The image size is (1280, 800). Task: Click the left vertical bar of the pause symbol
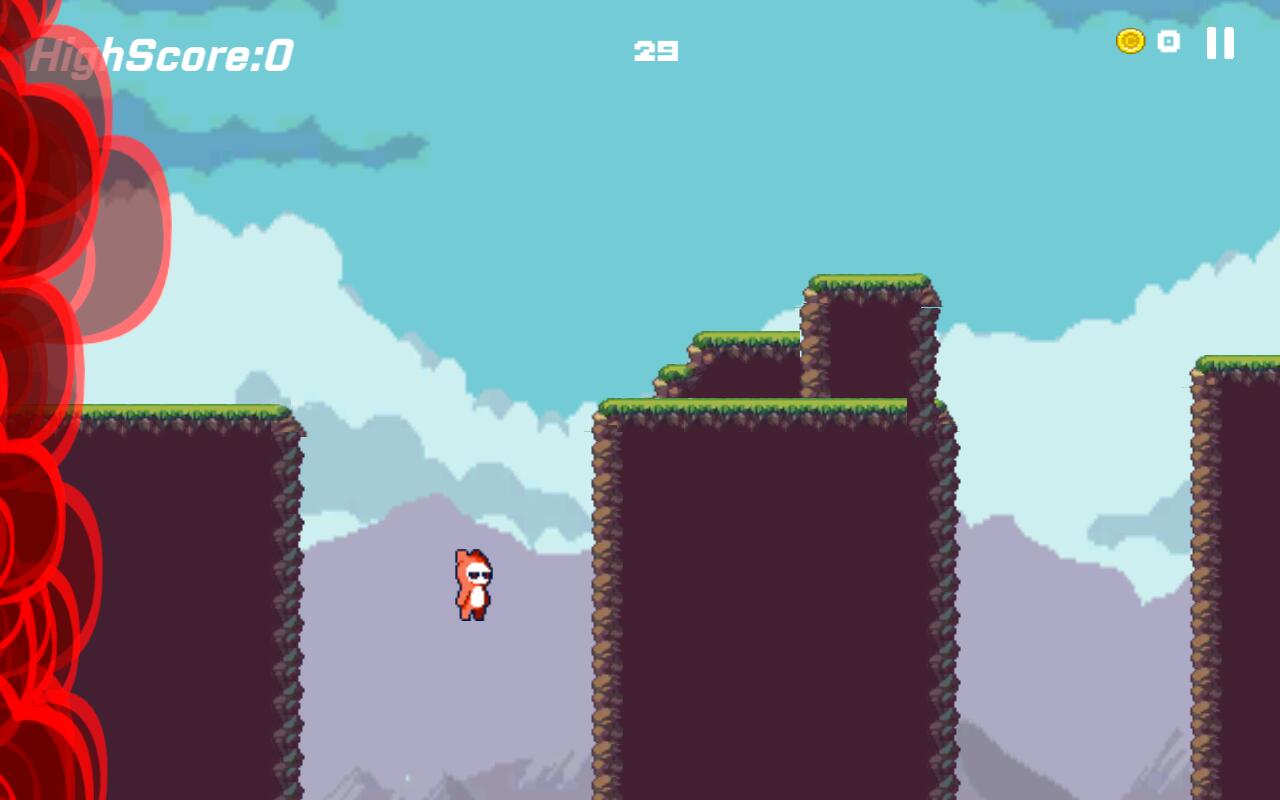point(1212,44)
